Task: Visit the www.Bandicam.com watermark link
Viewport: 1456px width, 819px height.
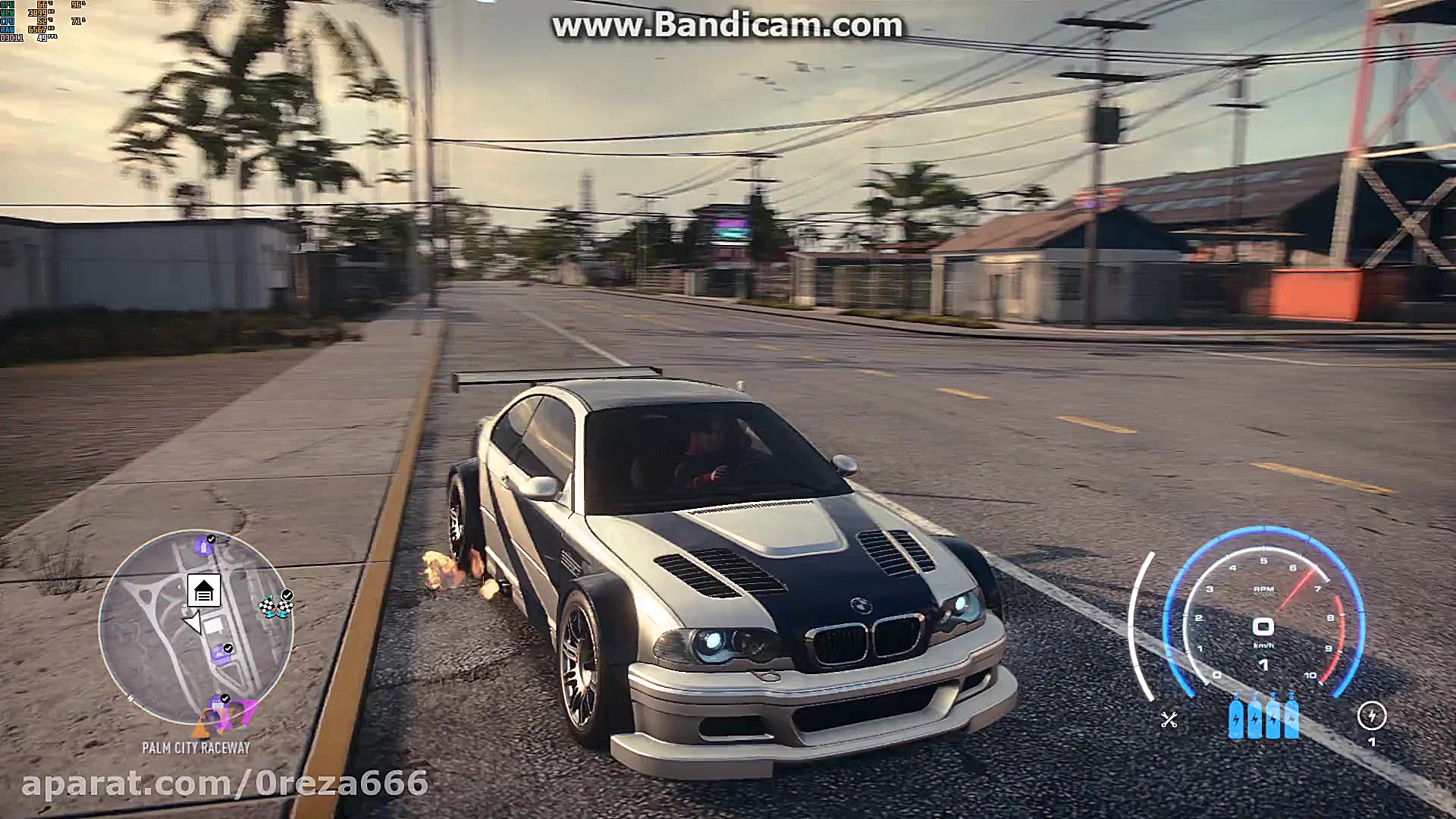Action: coord(725,25)
